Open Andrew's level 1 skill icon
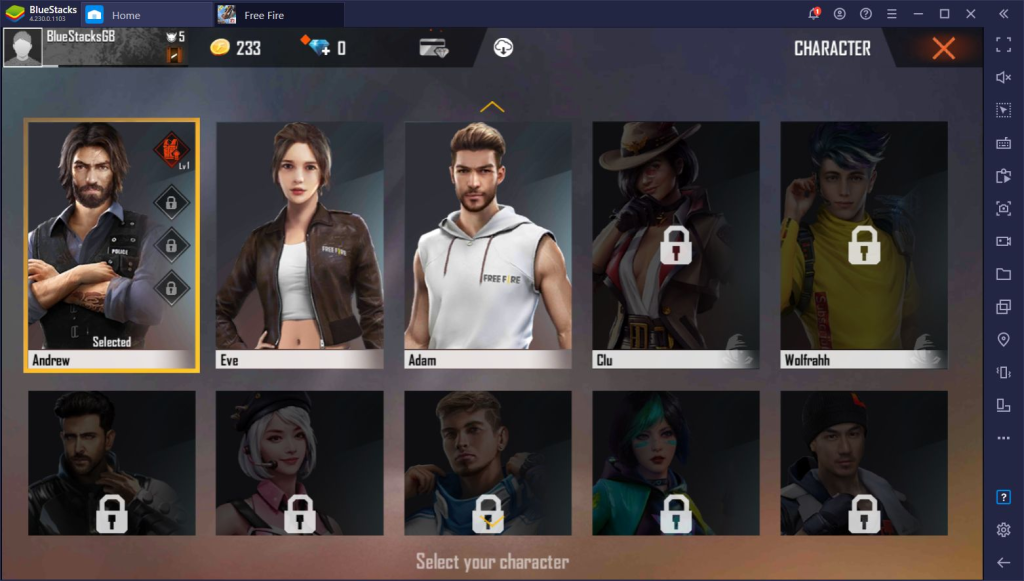The image size is (1024, 581). click(x=169, y=150)
